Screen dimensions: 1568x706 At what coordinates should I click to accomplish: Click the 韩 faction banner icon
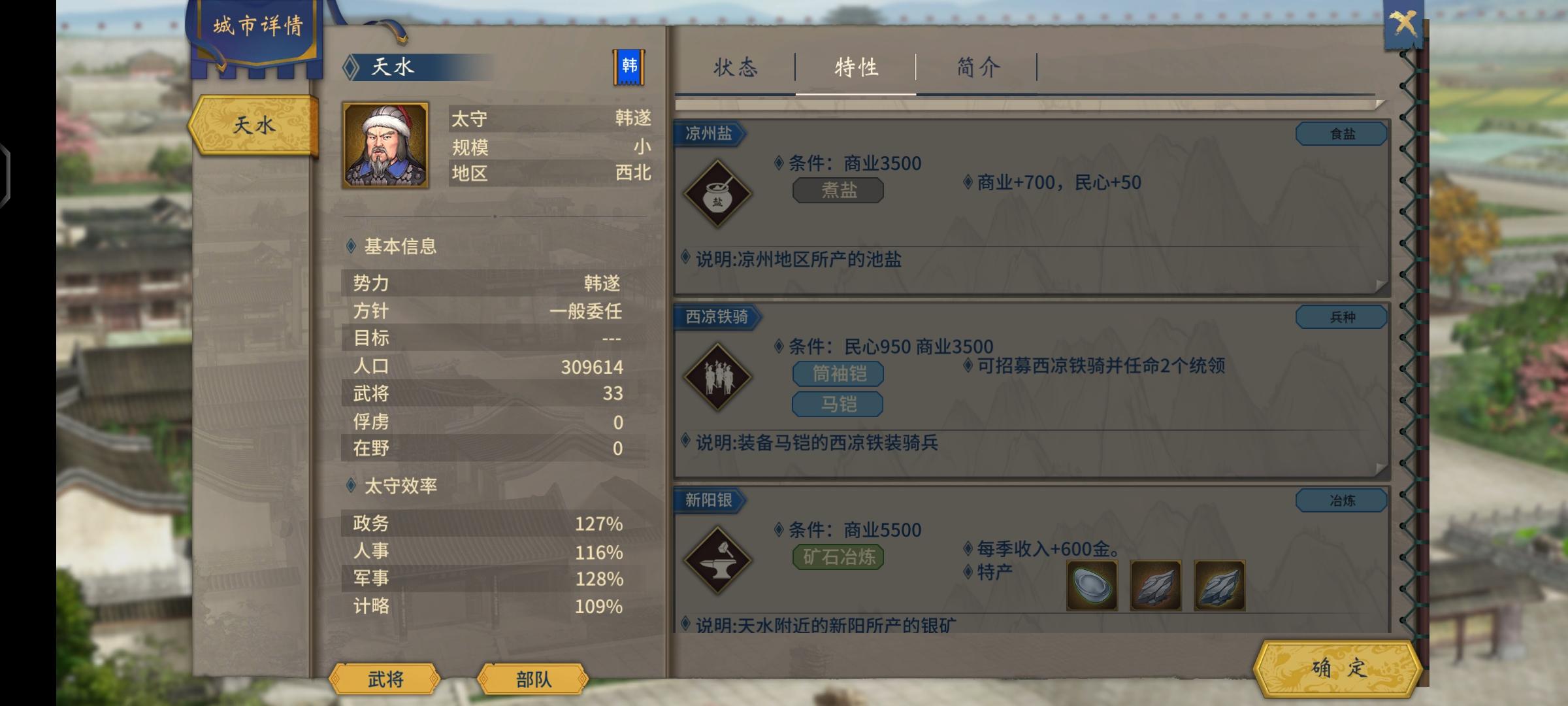(x=629, y=65)
